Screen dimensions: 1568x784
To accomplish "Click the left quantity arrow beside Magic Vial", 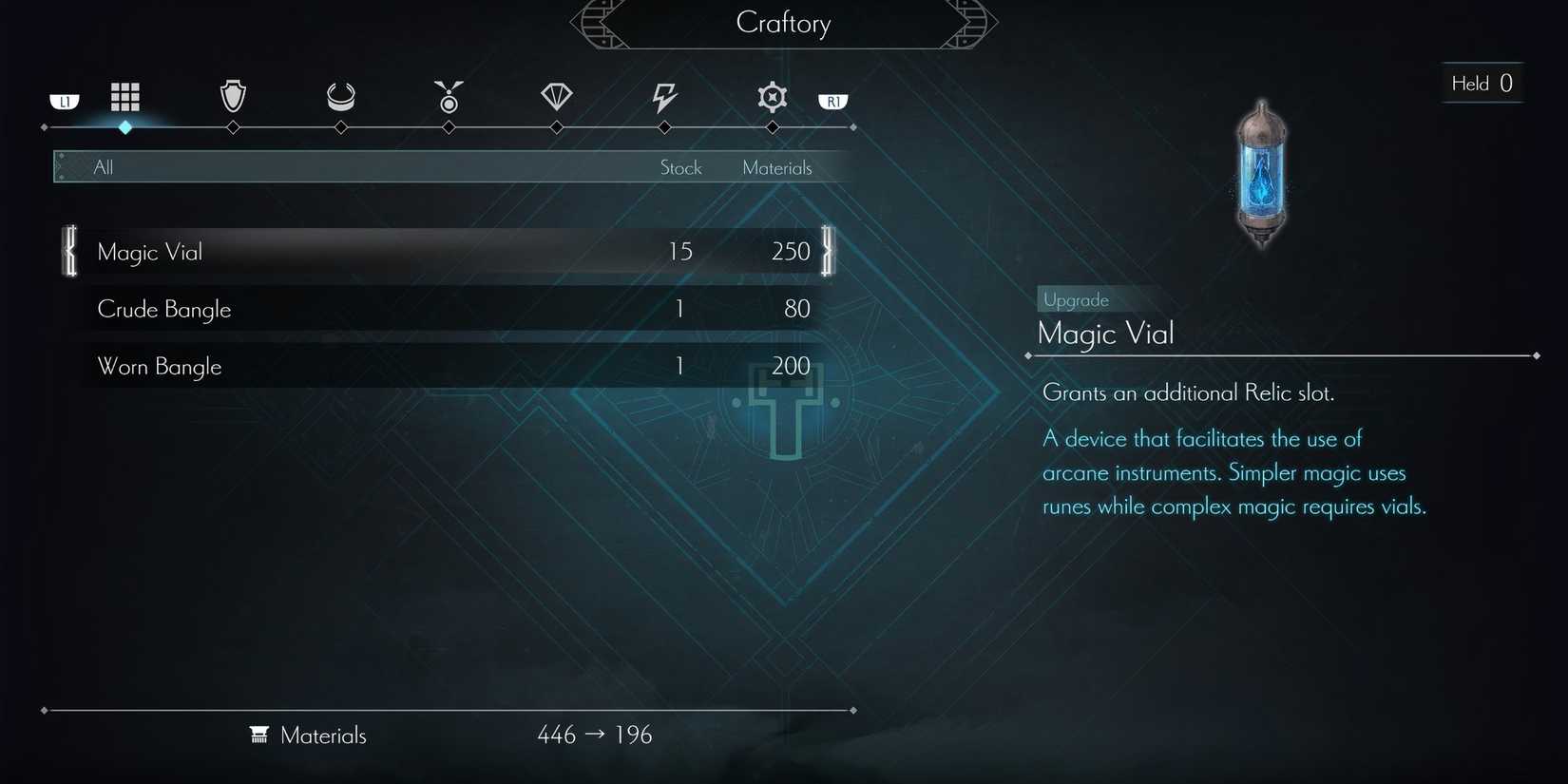I will point(68,251).
